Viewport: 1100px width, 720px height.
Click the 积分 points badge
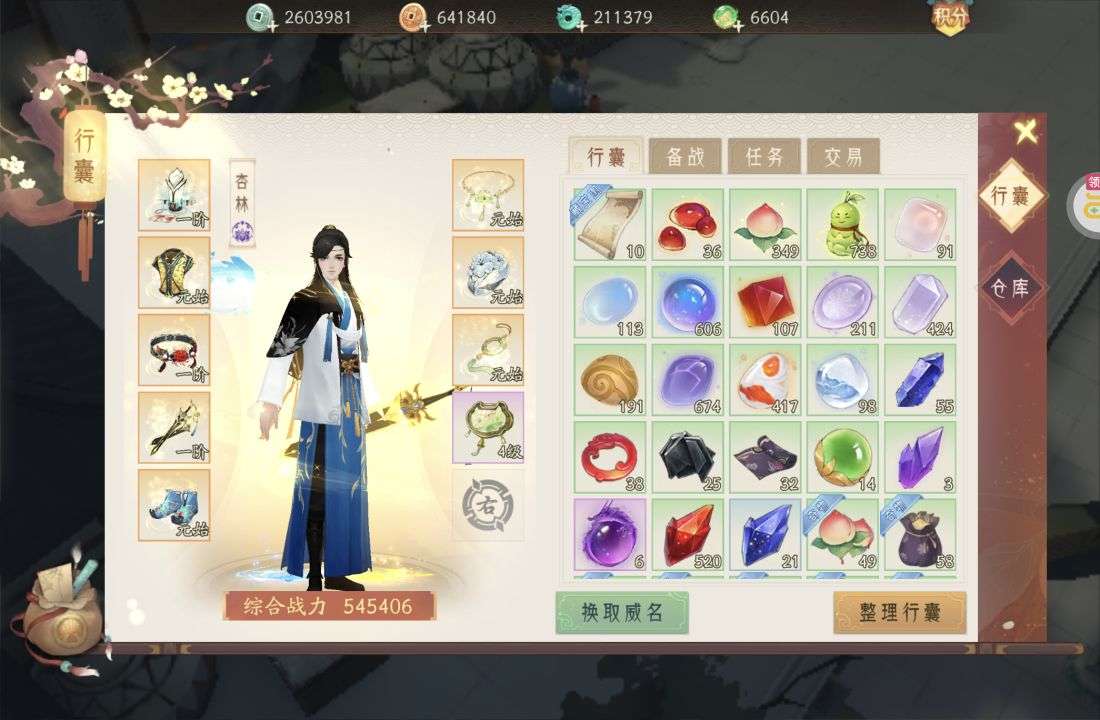[951, 17]
